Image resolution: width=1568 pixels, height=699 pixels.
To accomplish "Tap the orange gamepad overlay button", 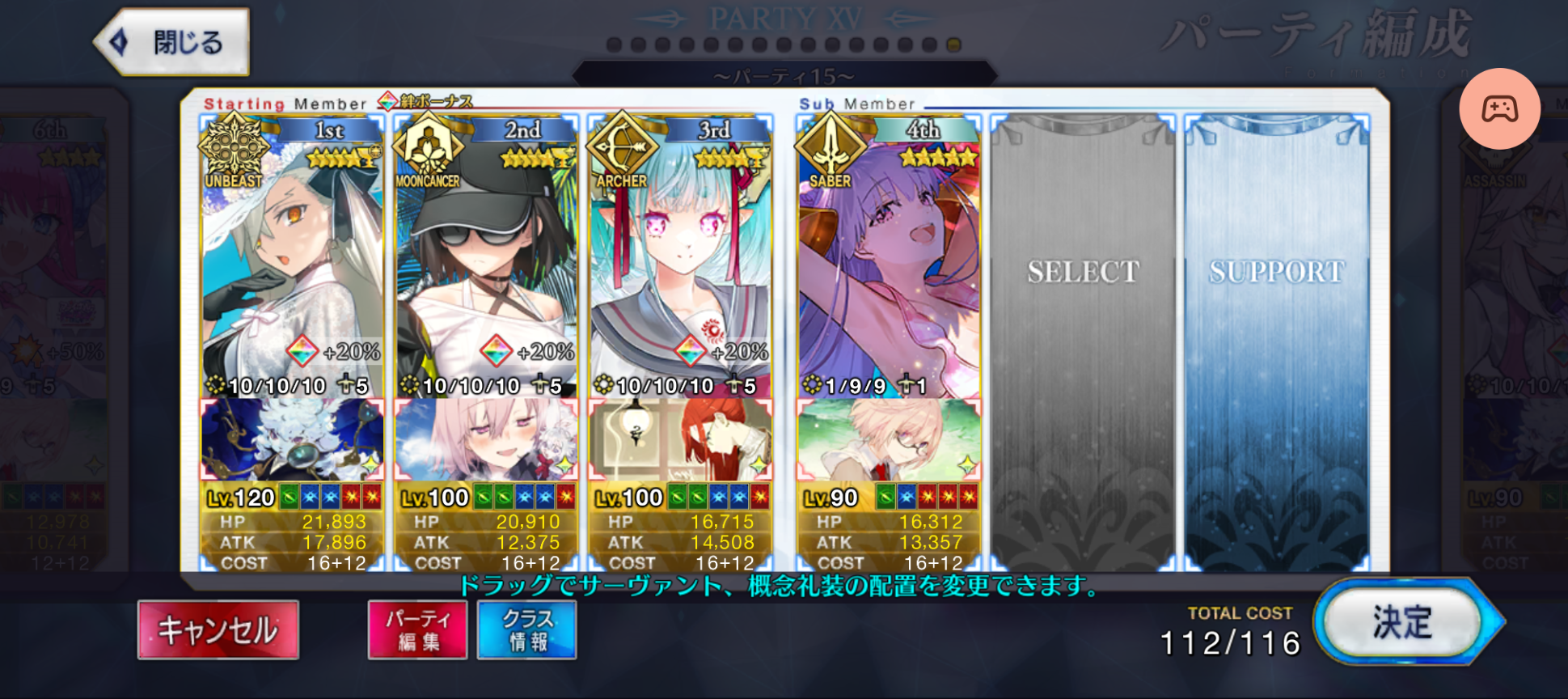I will pos(1499,108).
